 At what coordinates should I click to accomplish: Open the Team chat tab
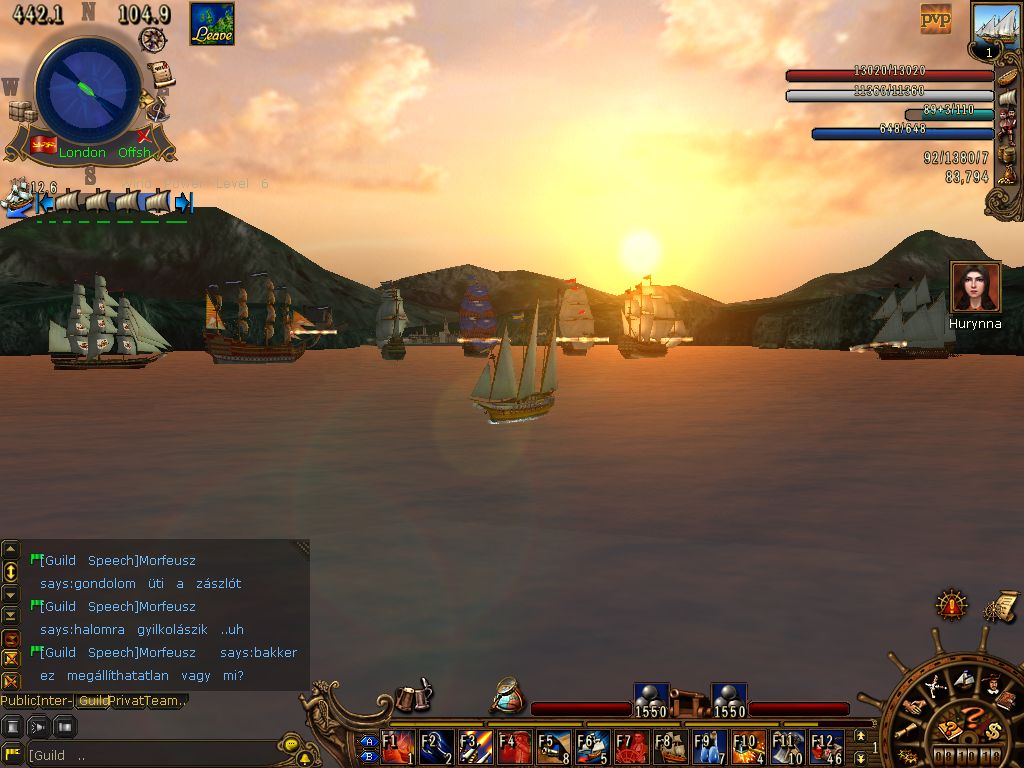pos(165,701)
